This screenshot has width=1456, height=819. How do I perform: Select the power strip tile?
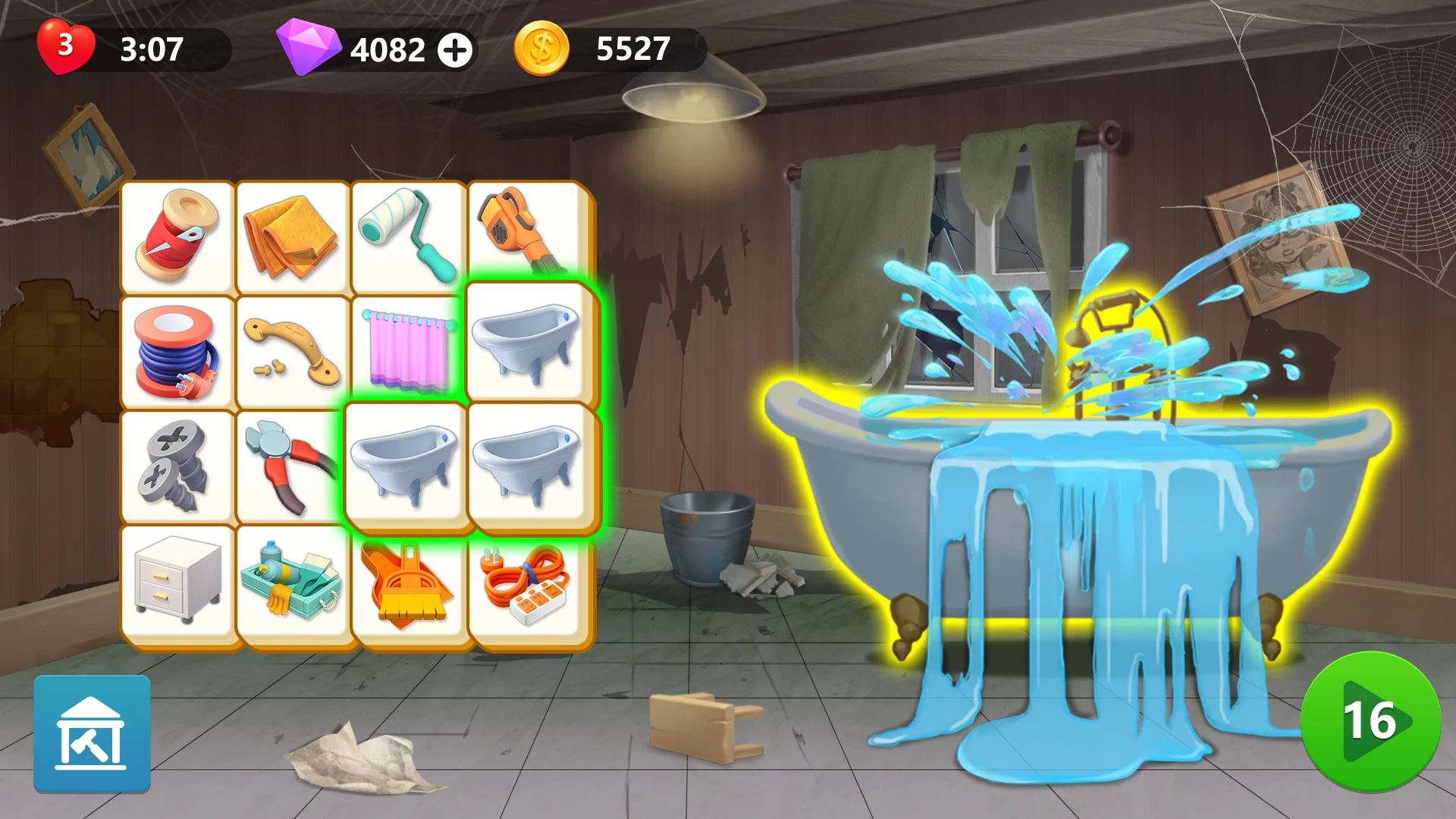pyautogui.click(x=529, y=584)
